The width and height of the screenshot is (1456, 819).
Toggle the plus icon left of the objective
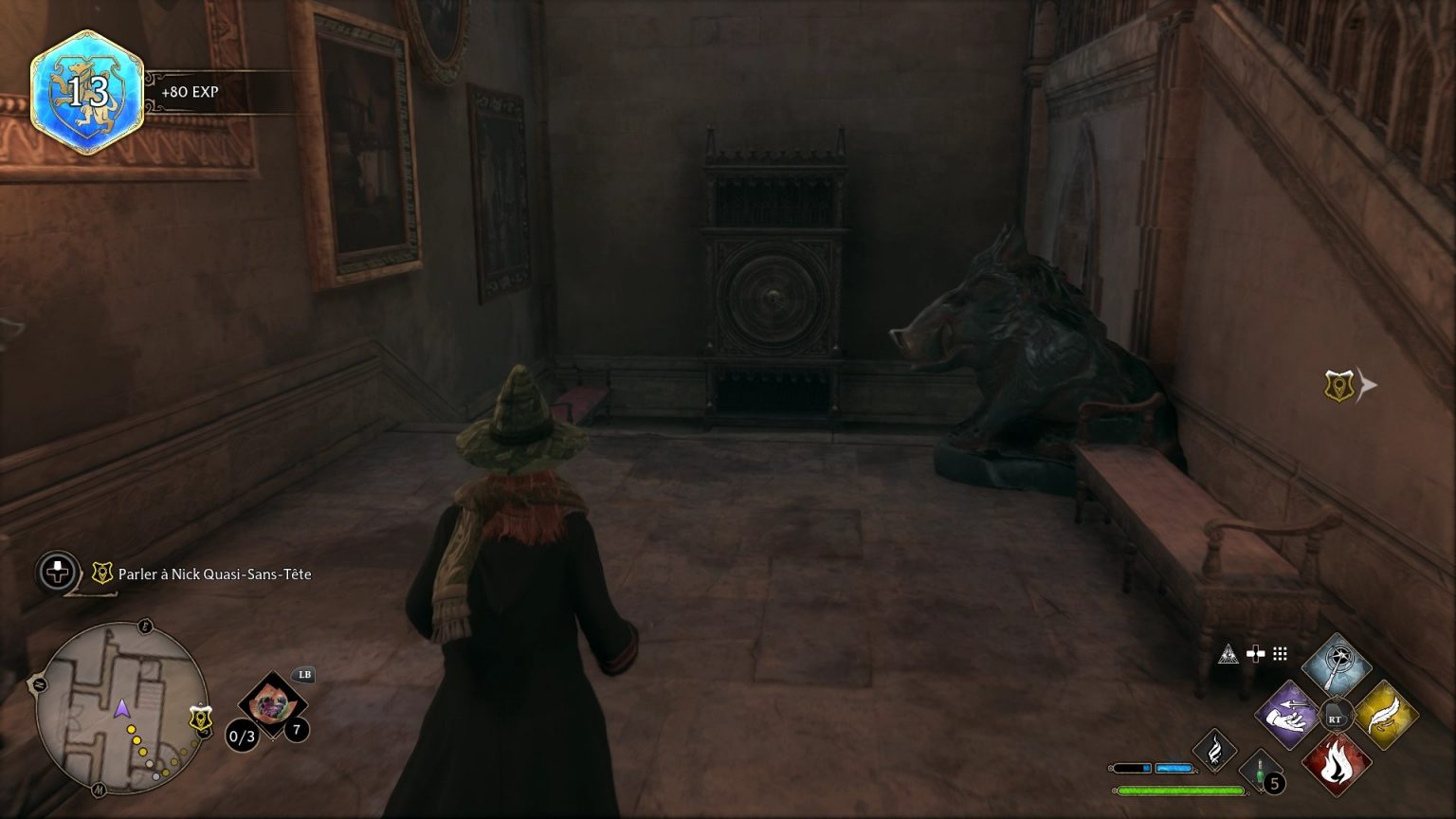(56, 573)
